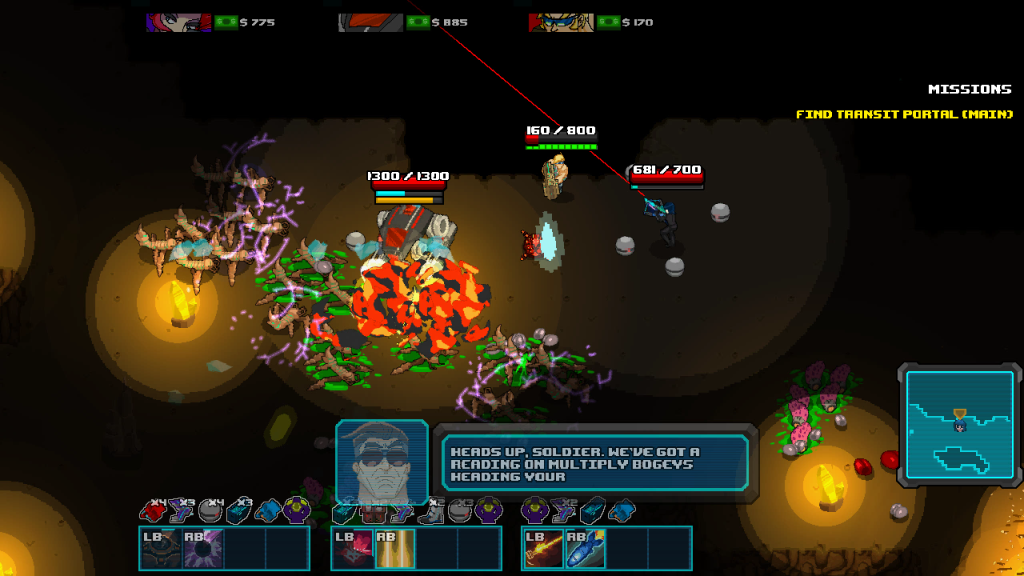
Task: Activate the flaming beam ability
Action: (544, 549)
